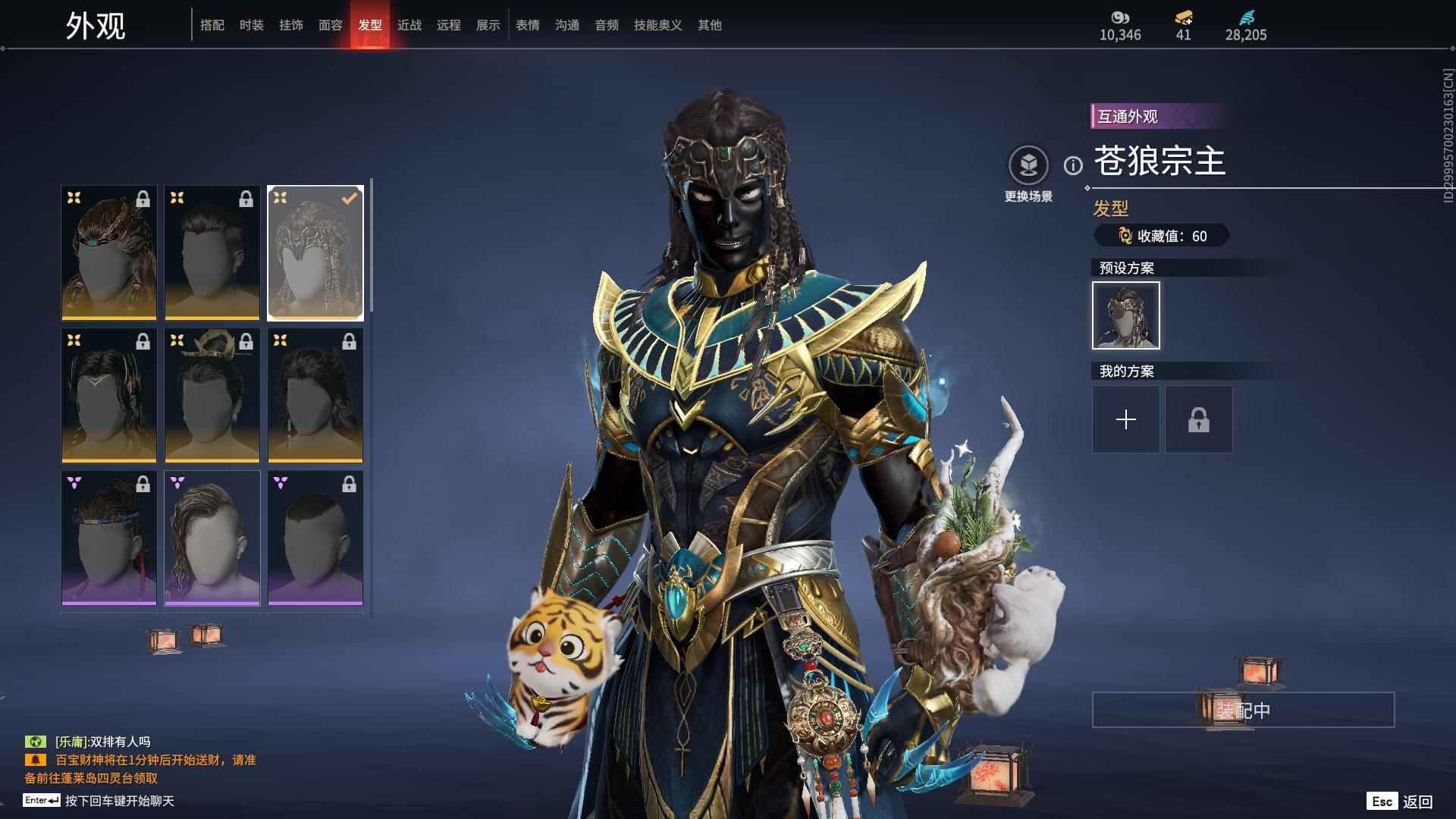
Task: Open the info icon beside 苍狼宗主
Action: 1073,165
